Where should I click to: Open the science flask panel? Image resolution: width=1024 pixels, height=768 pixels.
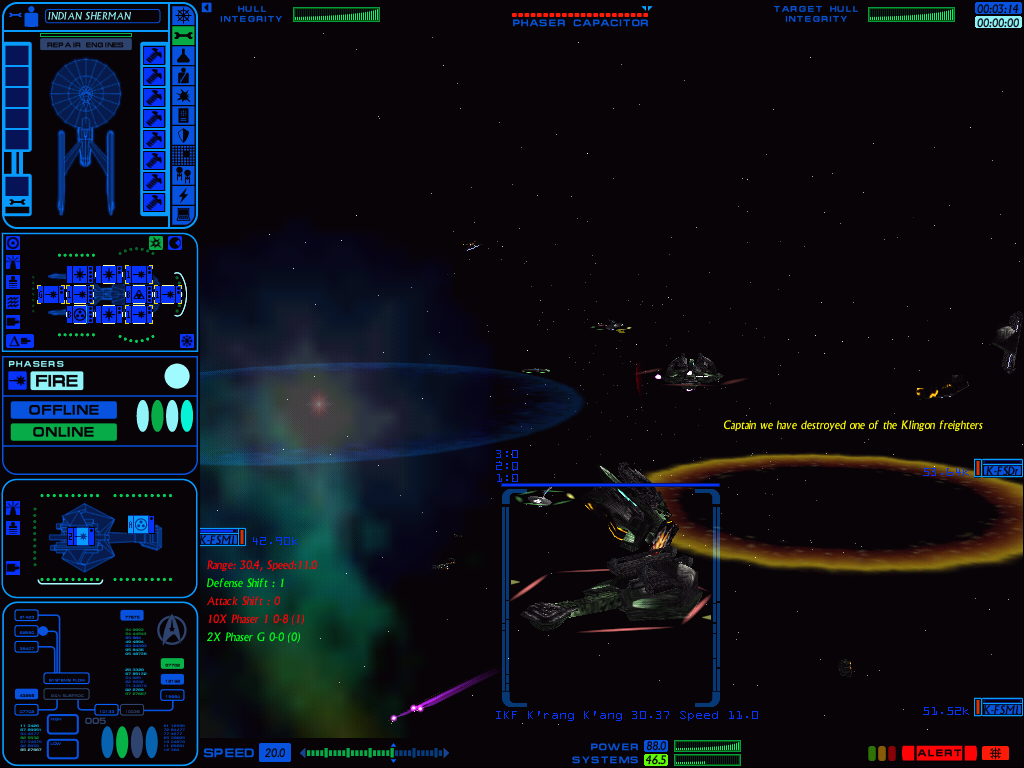point(183,56)
